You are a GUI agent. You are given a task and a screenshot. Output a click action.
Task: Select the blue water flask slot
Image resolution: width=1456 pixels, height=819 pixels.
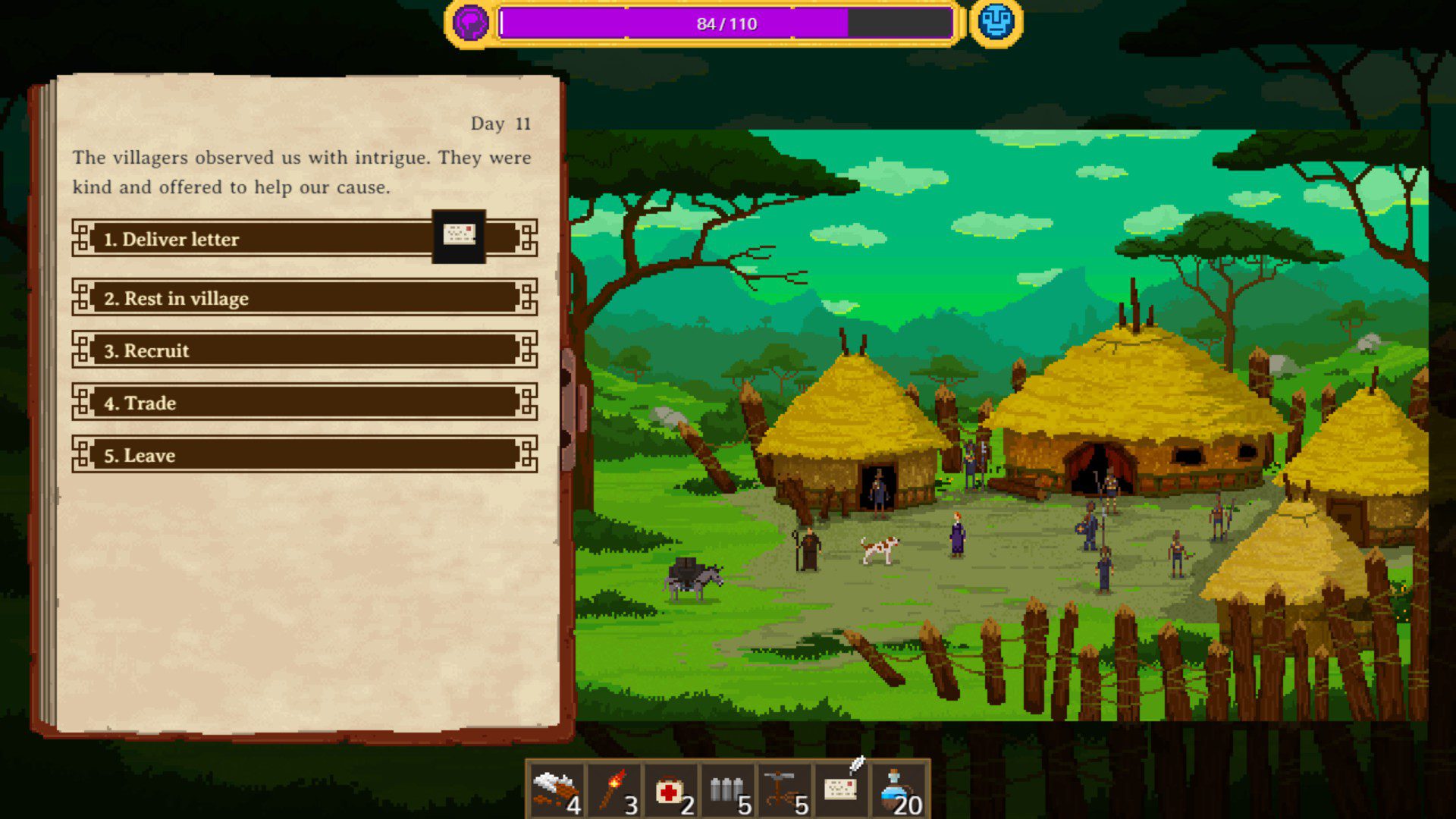coord(899,792)
